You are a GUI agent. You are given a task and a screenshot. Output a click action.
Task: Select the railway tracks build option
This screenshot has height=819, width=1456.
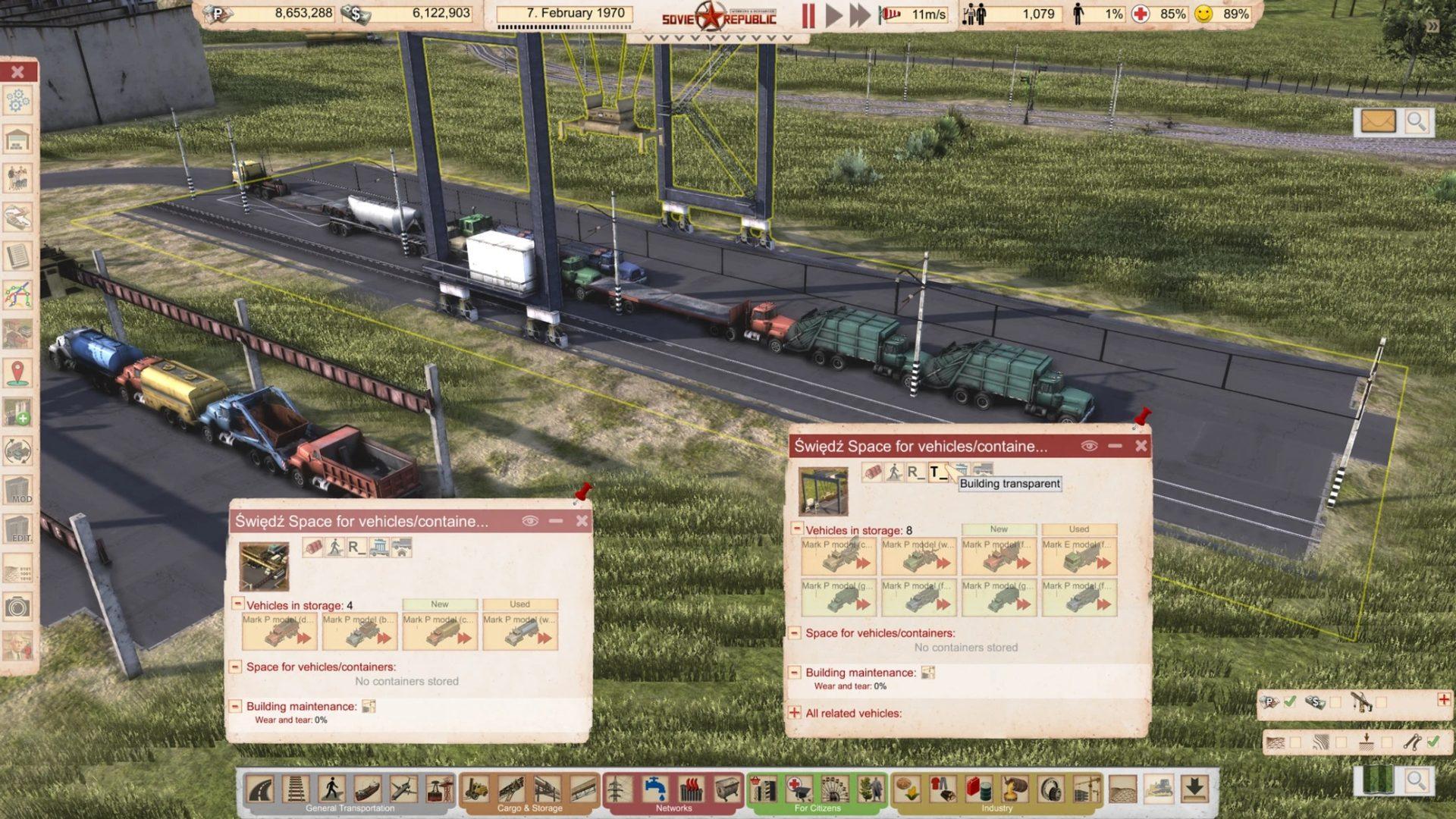[296, 789]
